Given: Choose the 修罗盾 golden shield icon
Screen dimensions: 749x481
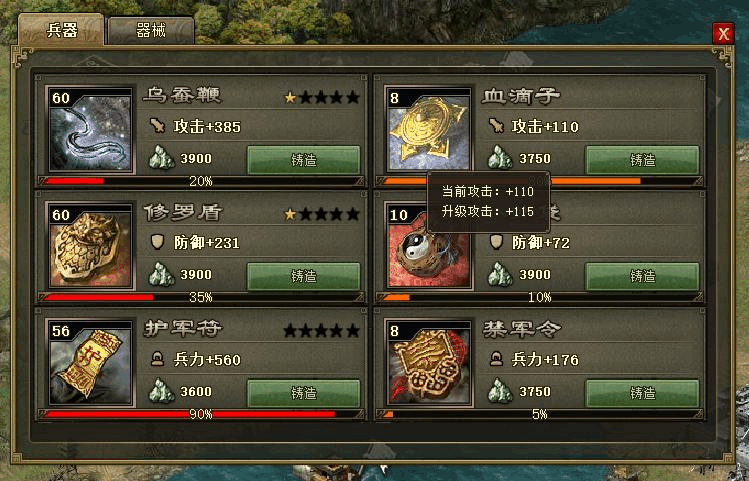Looking at the screenshot, I should tap(91, 246).
